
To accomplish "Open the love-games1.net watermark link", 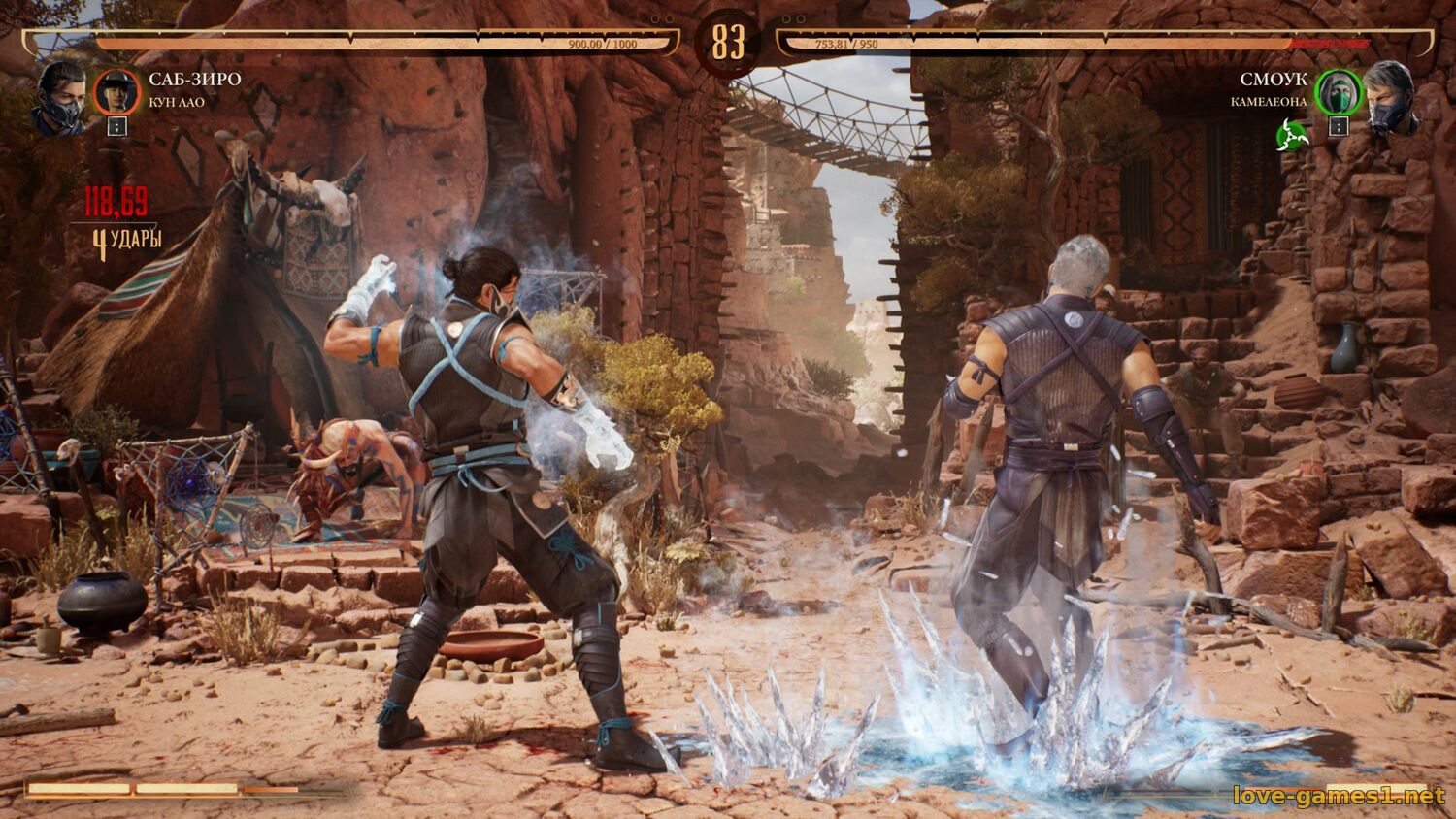I will coord(1339,797).
